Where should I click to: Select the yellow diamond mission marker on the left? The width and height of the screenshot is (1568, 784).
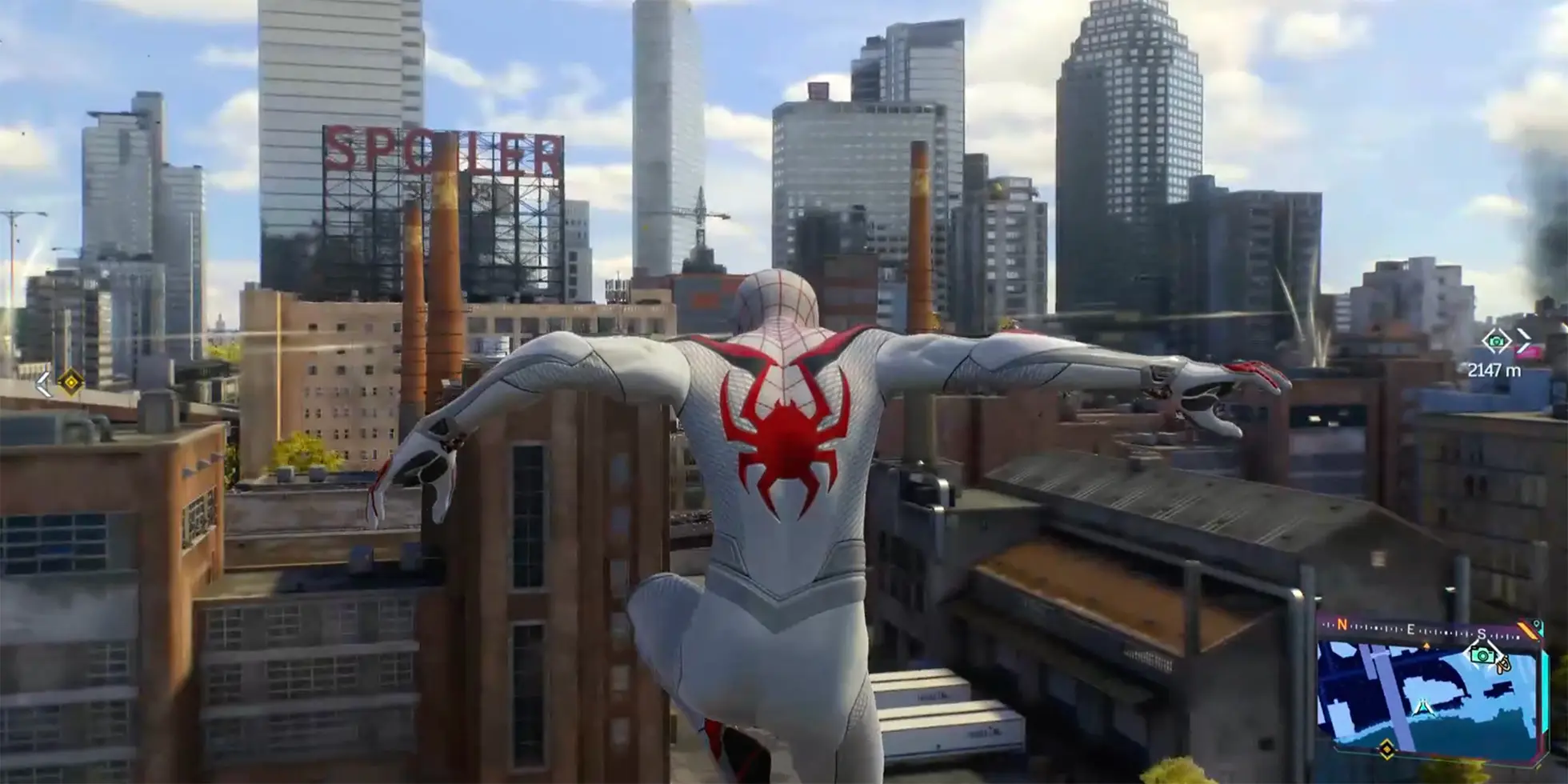coord(70,382)
